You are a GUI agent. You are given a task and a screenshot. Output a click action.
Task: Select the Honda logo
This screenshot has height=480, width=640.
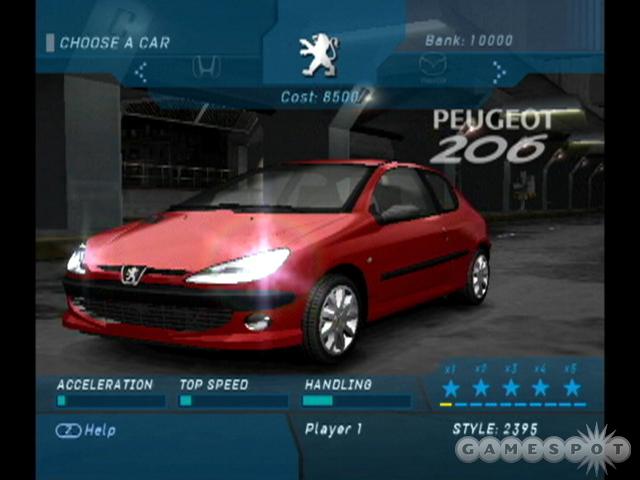click(205, 68)
